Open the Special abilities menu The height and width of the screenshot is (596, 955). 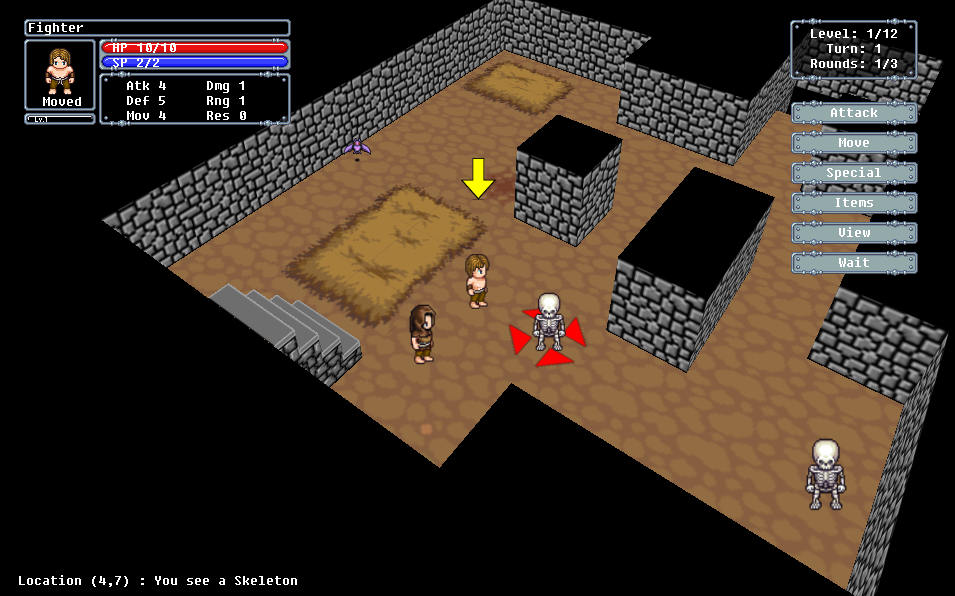(x=854, y=173)
